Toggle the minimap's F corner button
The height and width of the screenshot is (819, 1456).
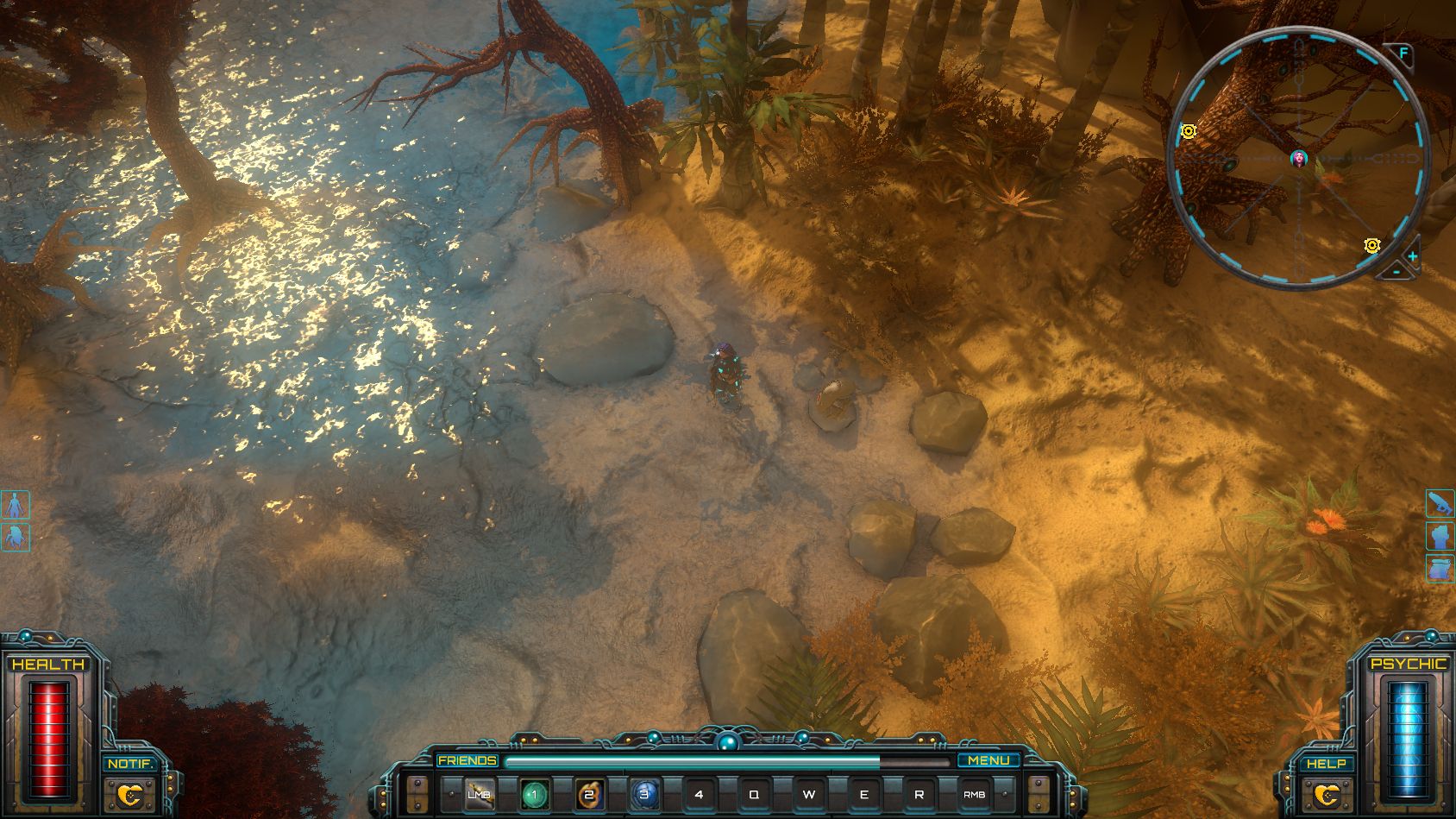(x=1403, y=54)
